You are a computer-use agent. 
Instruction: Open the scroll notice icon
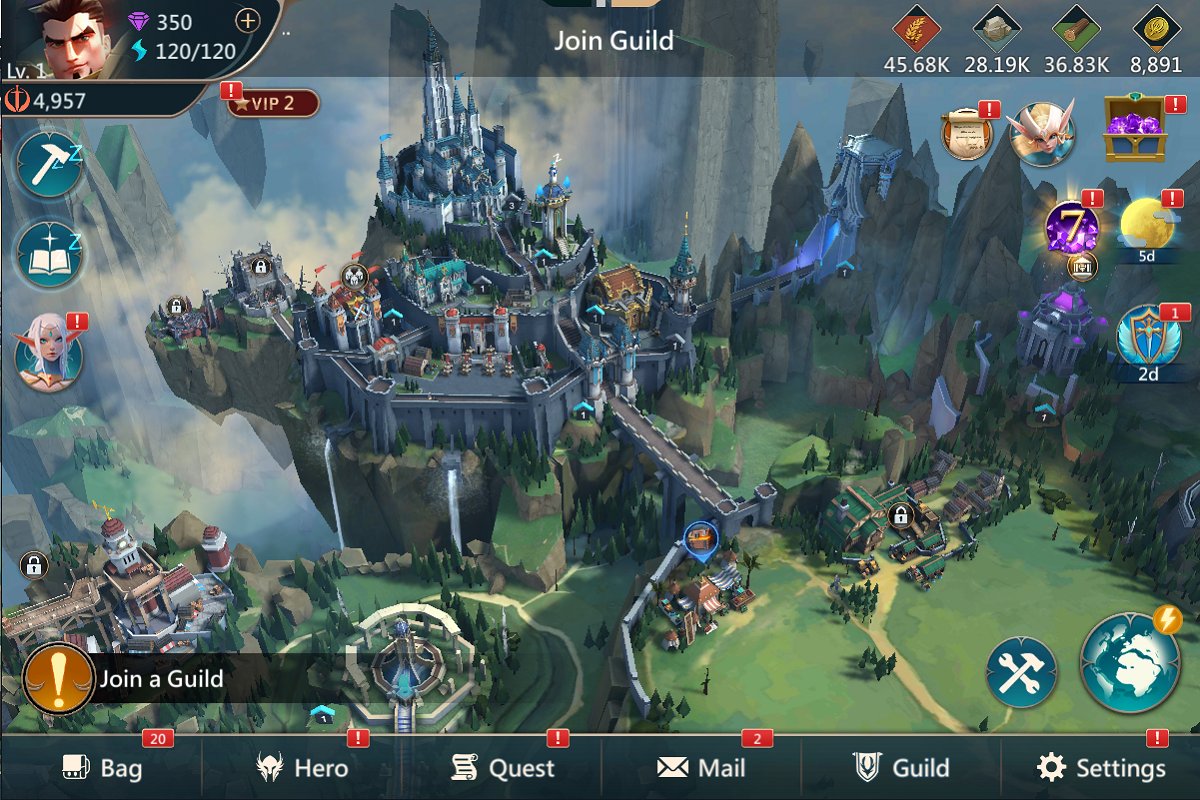[967, 134]
